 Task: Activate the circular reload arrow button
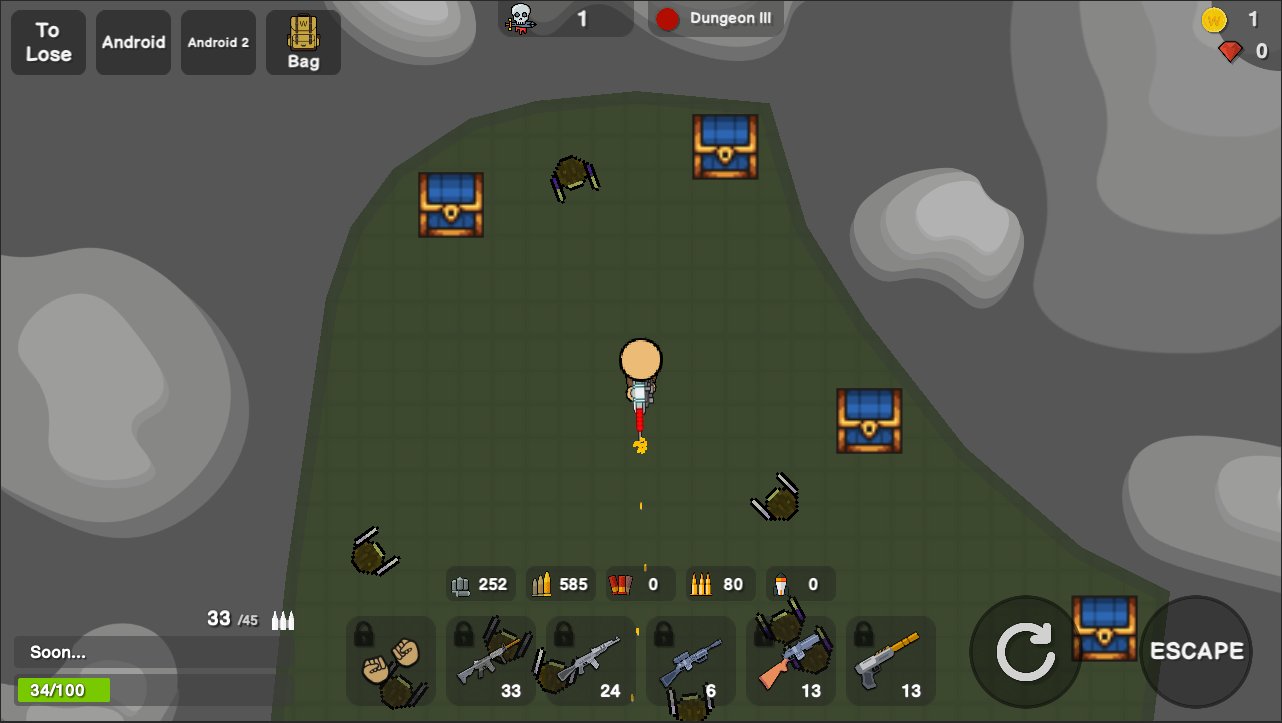(x=1025, y=651)
